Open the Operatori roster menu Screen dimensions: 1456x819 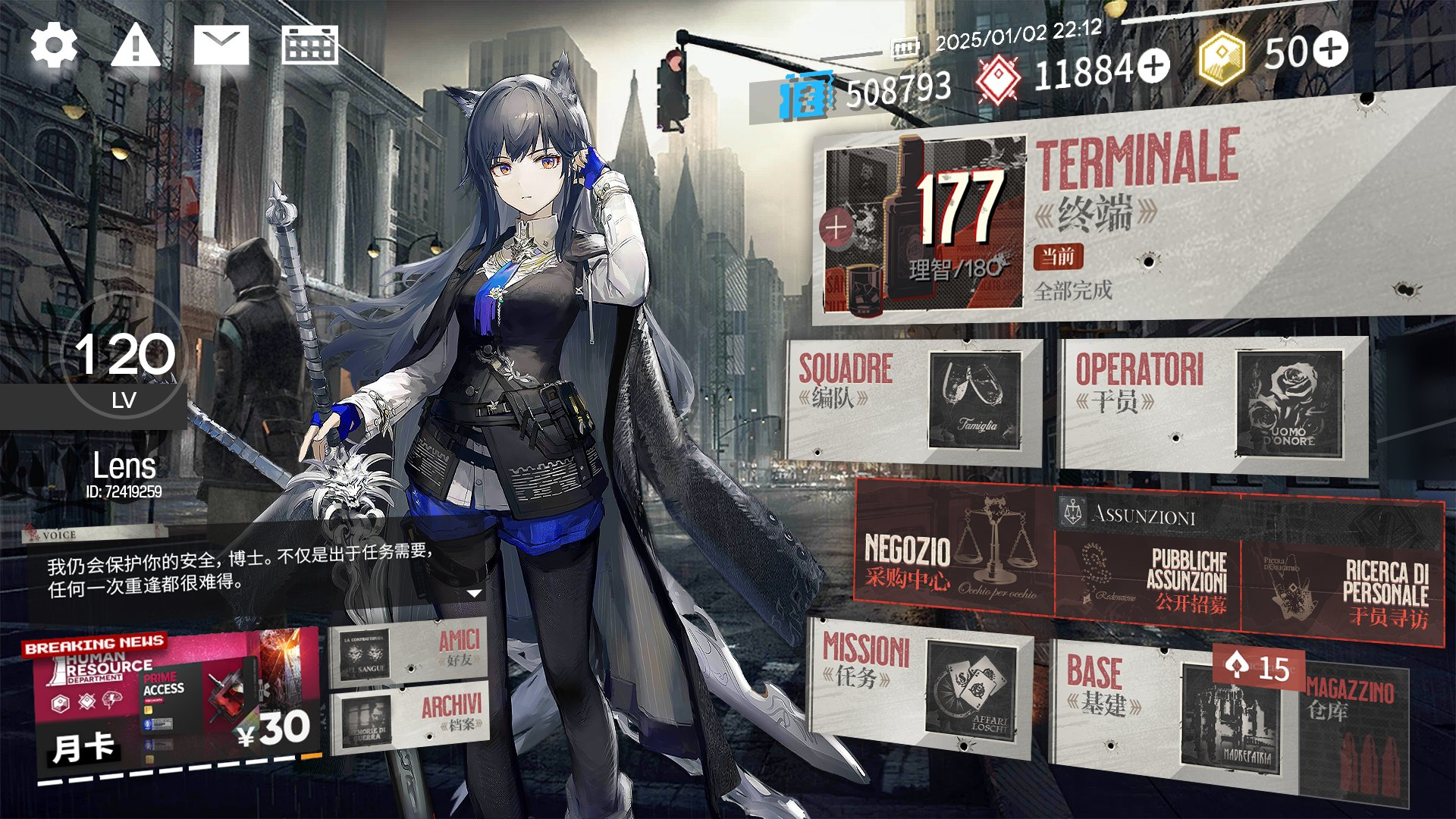[1212, 404]
